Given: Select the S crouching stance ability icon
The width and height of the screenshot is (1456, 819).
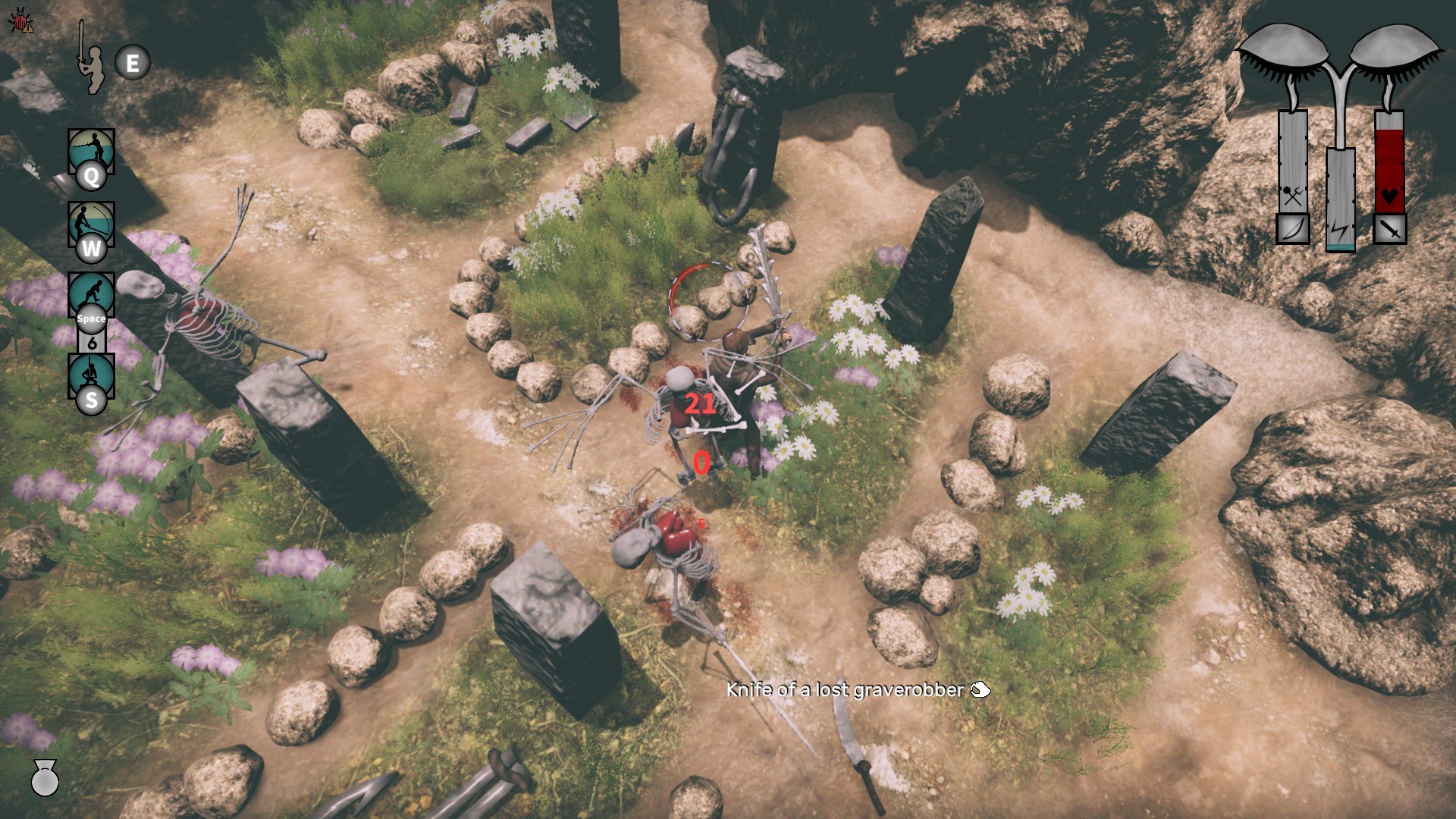Looking at the screenshot, I should click(x=92, y=373).
